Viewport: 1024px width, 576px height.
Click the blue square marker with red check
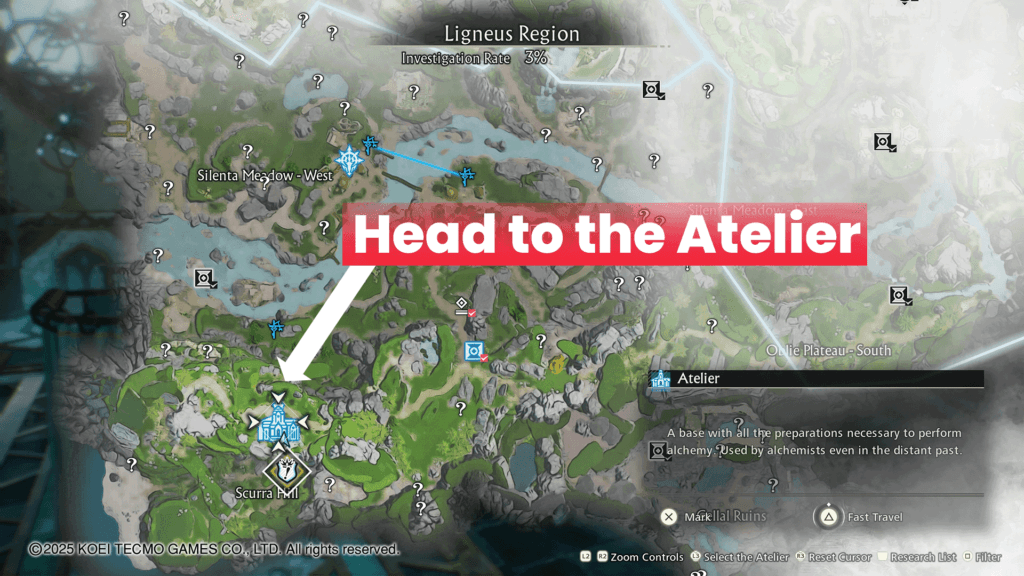474,351
